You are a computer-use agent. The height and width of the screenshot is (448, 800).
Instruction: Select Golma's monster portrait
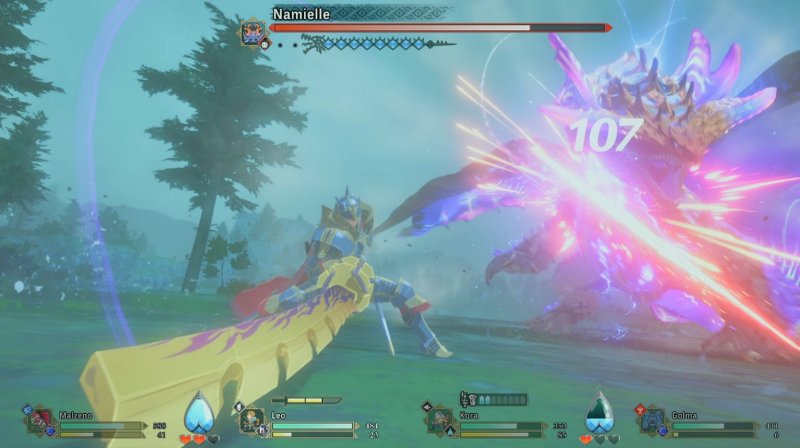coord(652,421)
